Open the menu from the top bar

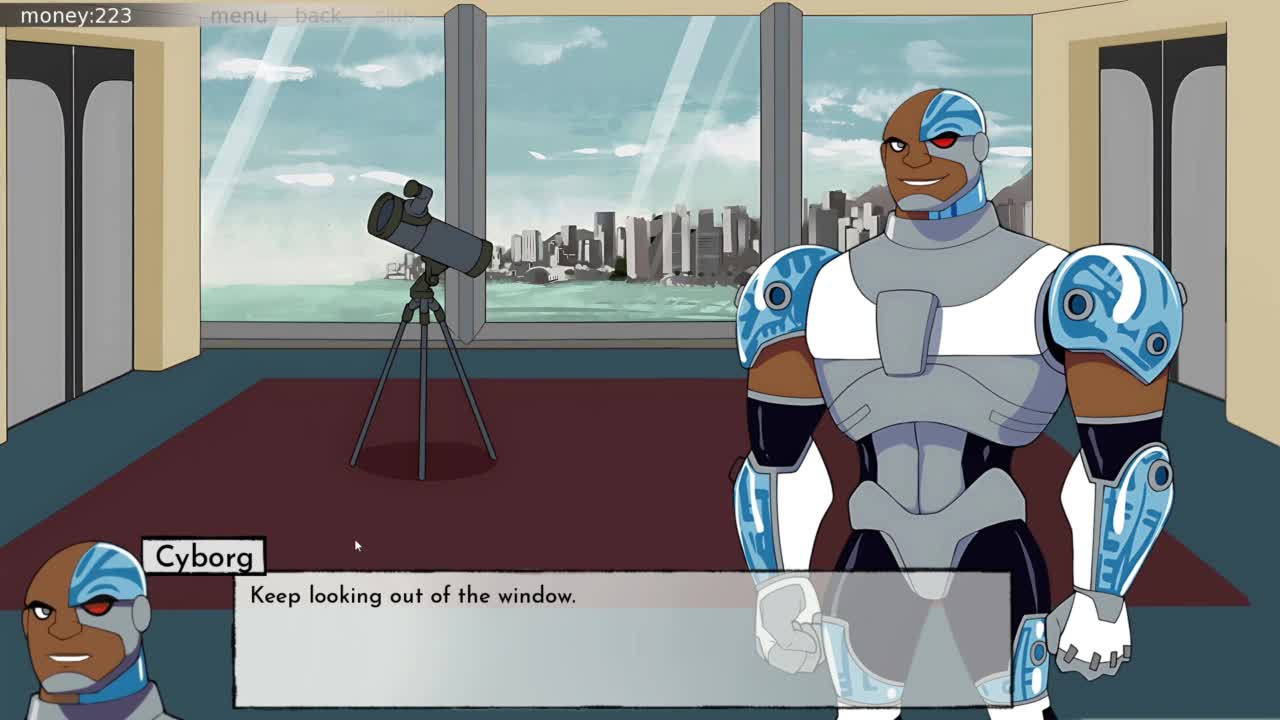click(x=238, y=16)
